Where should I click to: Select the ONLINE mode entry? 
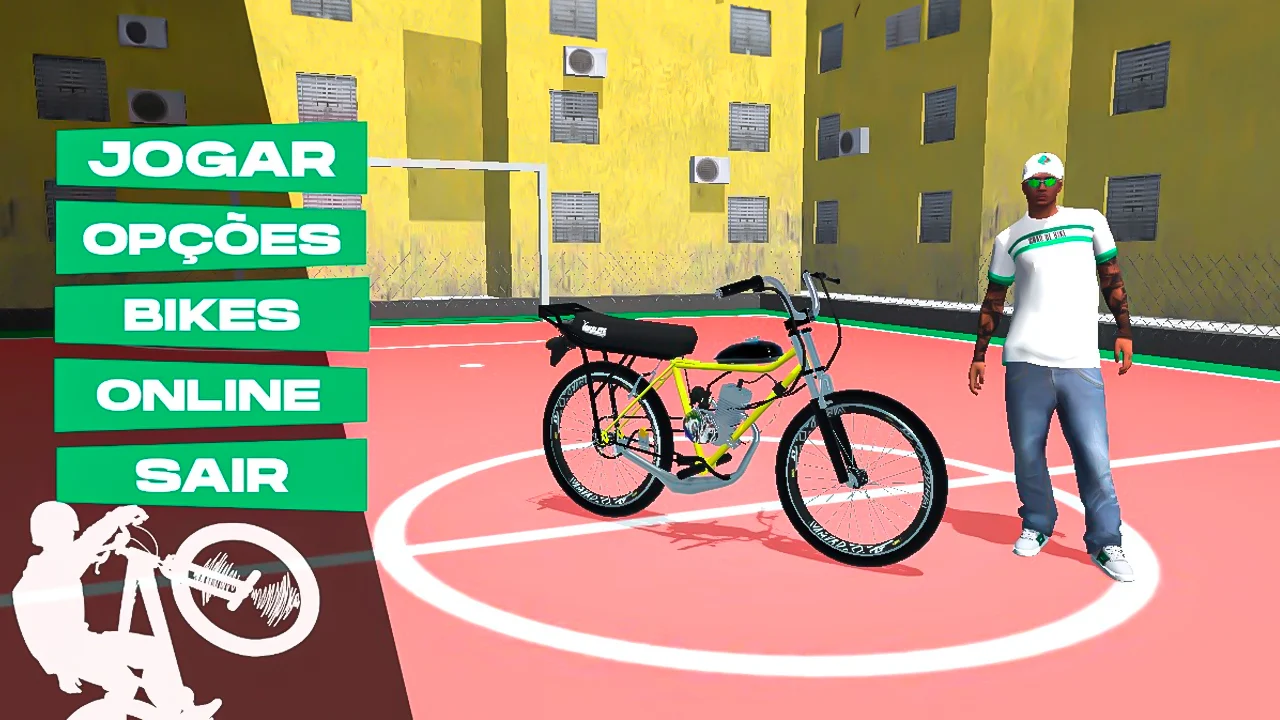[212, 393]
